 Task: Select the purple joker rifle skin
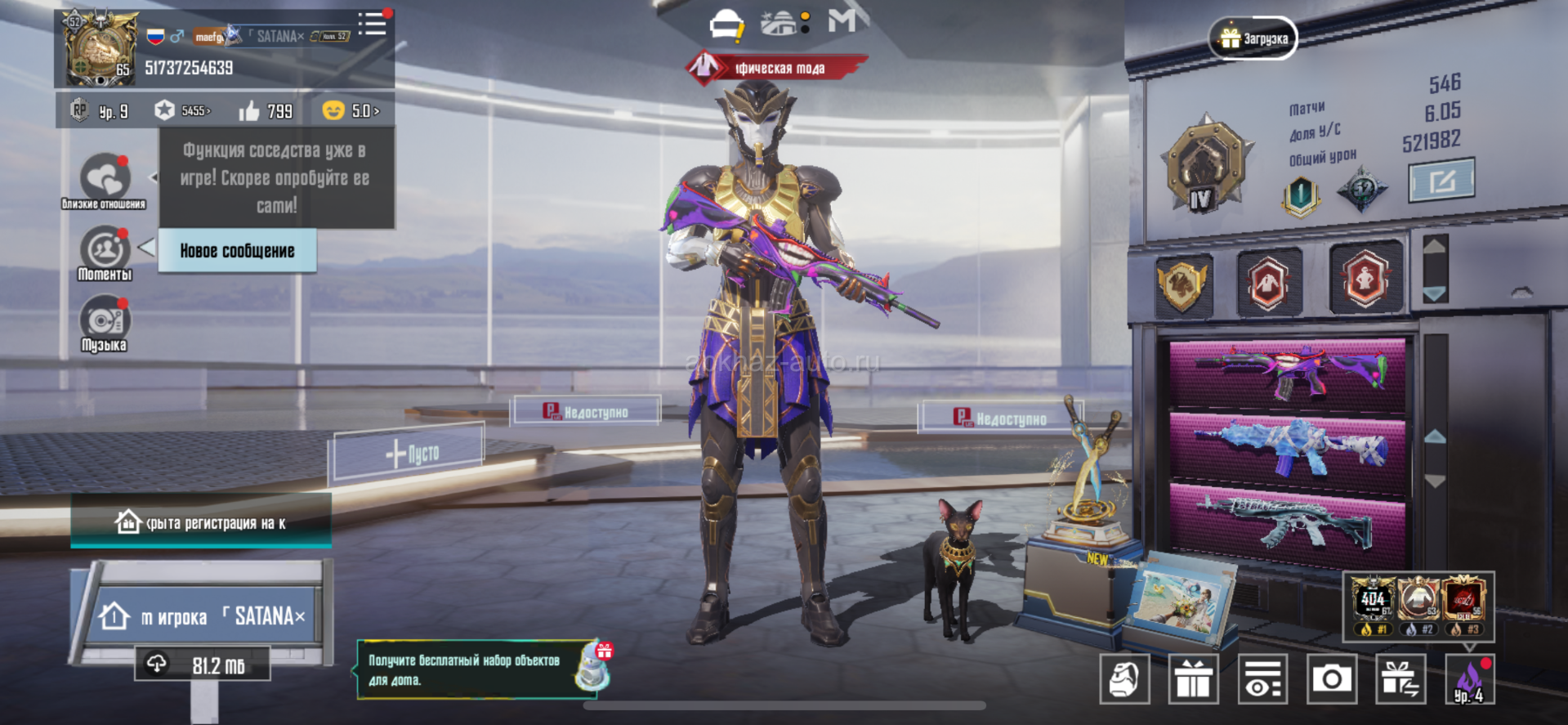(1287, 372)
